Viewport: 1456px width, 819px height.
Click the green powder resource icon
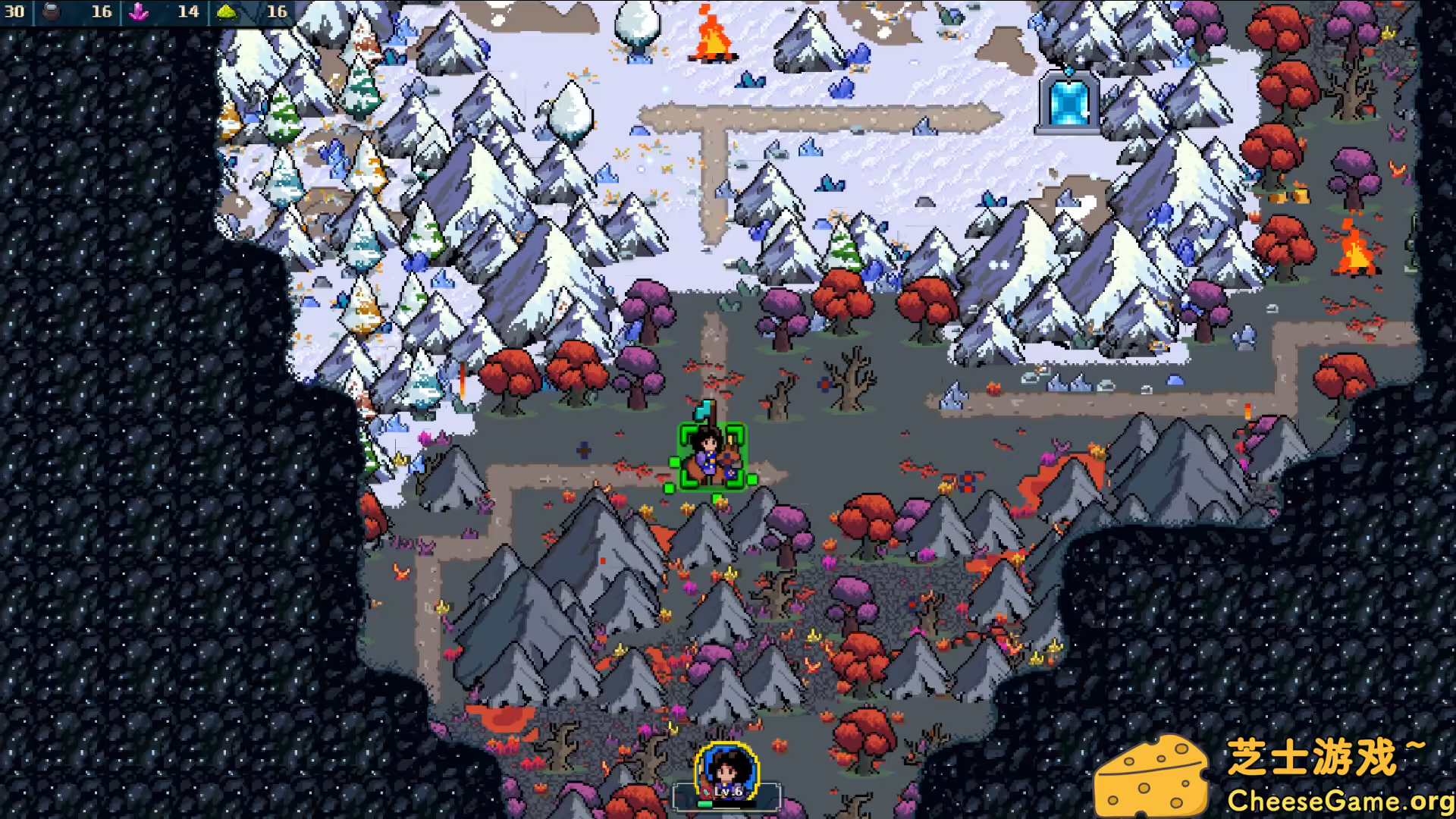point(225,11)
